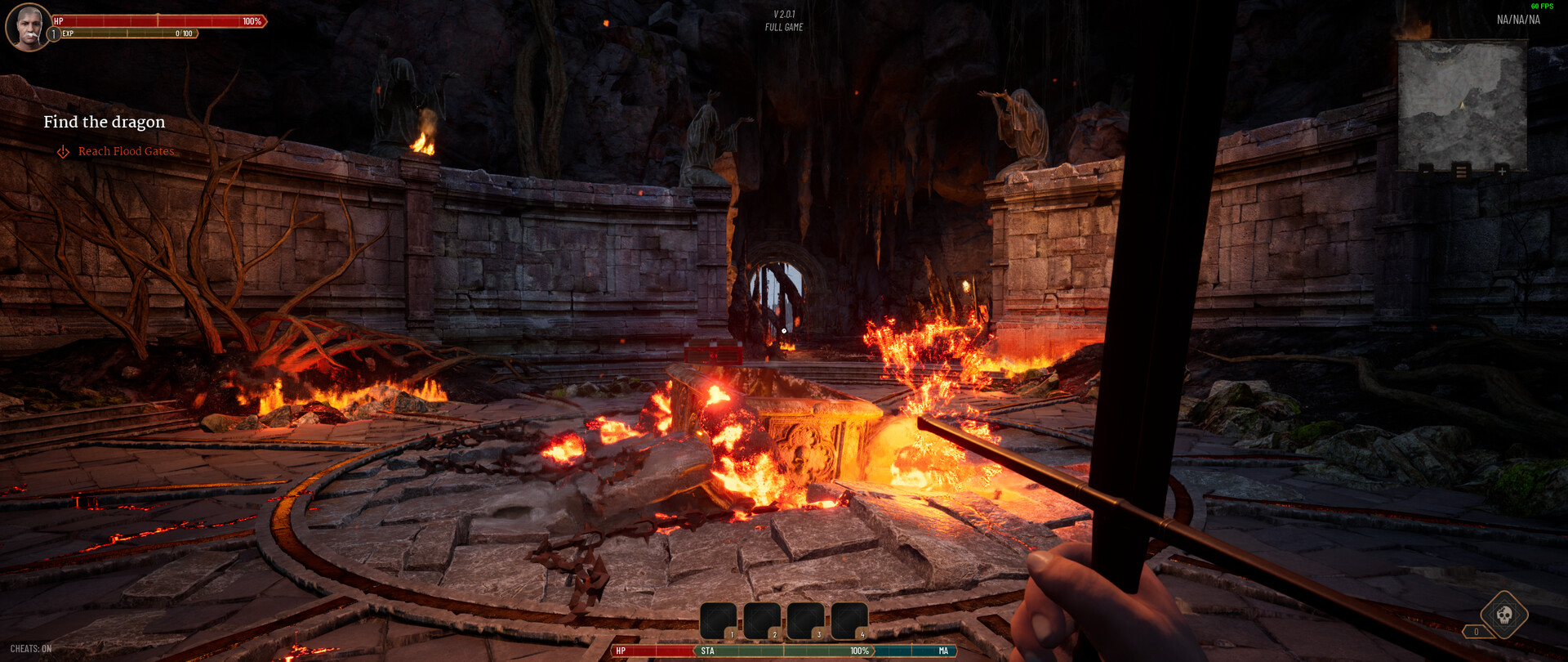Click the skull icon in the diamond frame
This screenshot has height=662, width=1568.
(x=1503, y=614)
